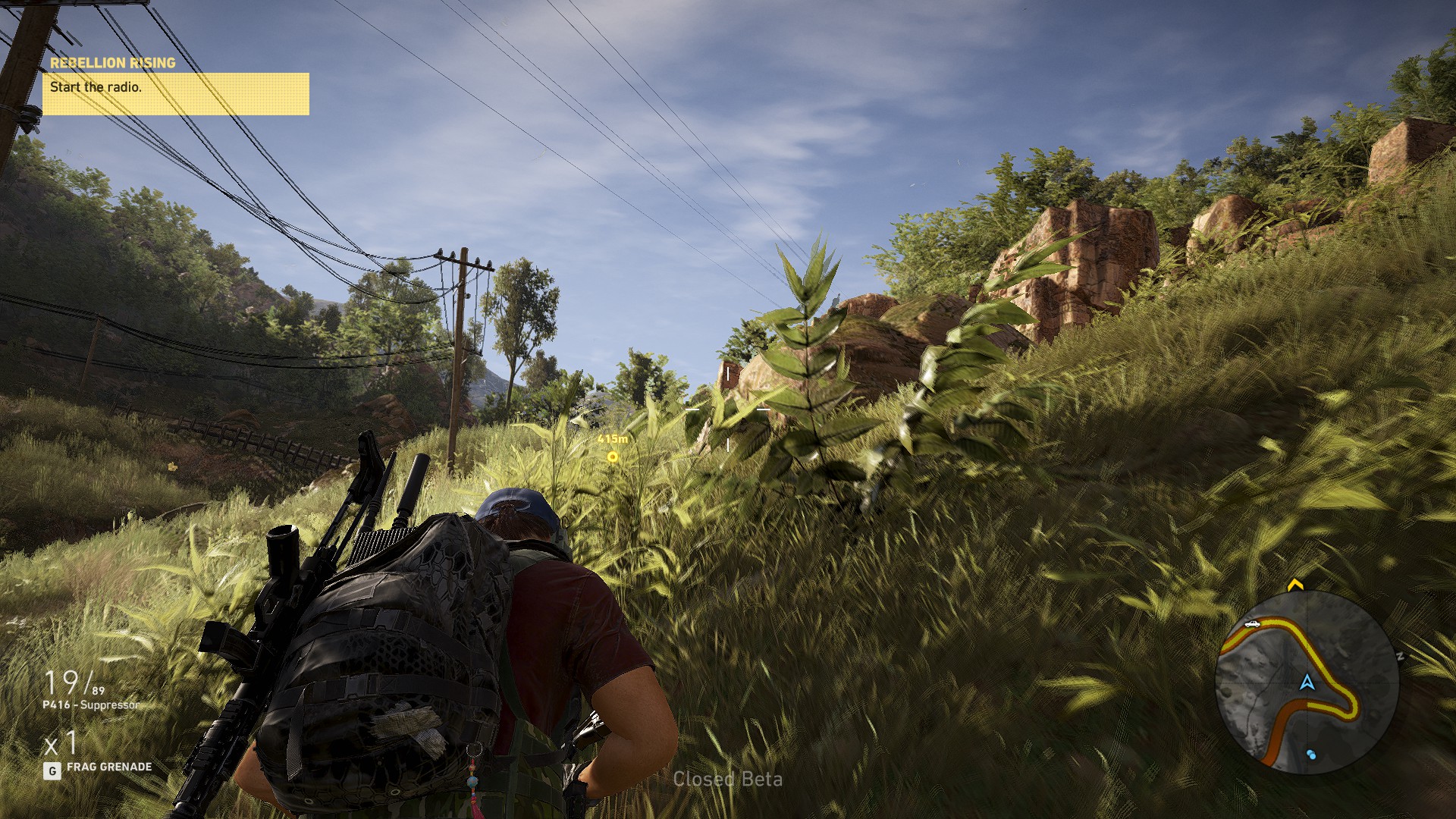Click the P416 Suppressor weapon label

[90, 705]
